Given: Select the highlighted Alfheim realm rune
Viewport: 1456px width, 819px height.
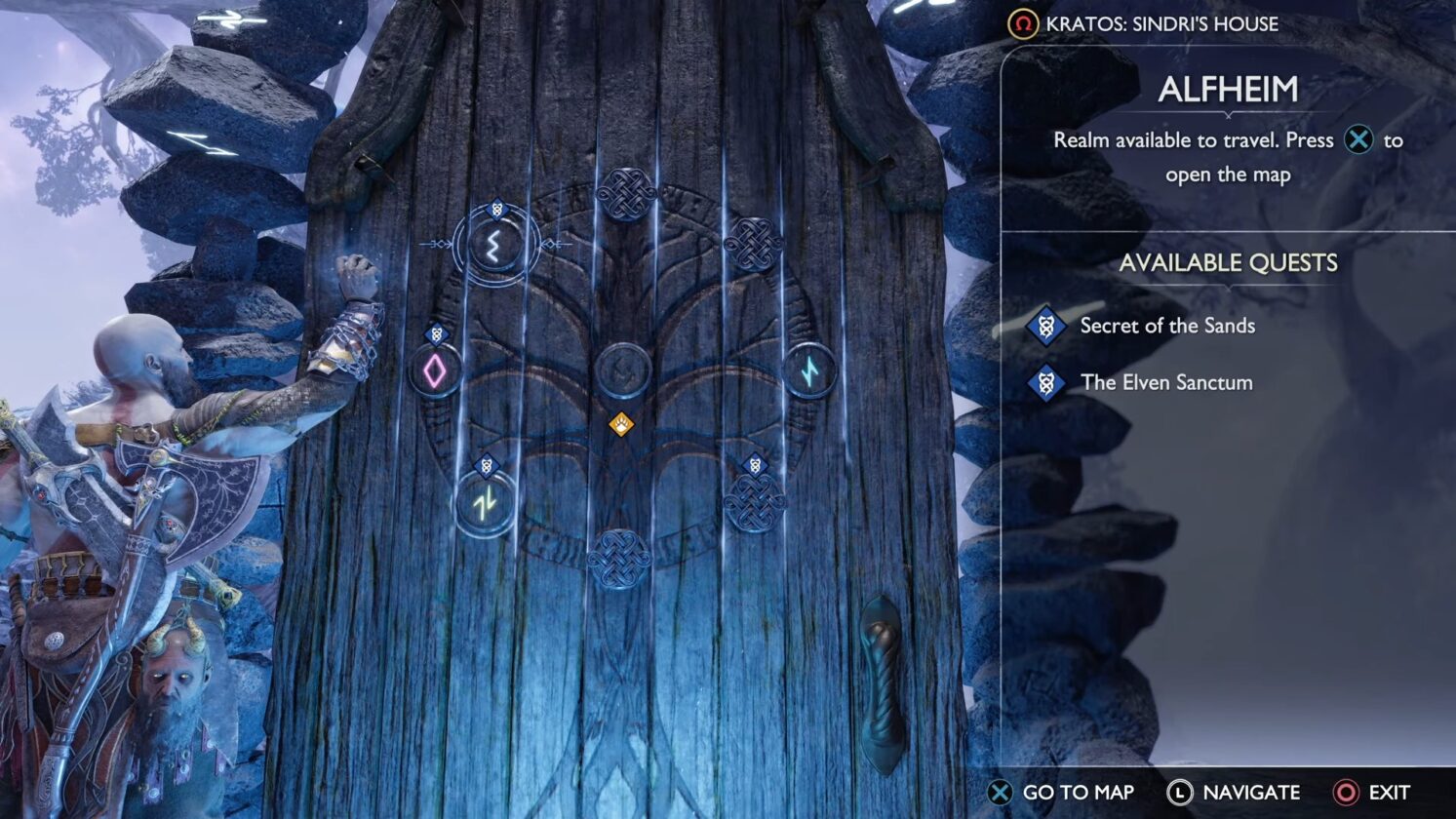Looking at the screenshot, I should (493, 244).
